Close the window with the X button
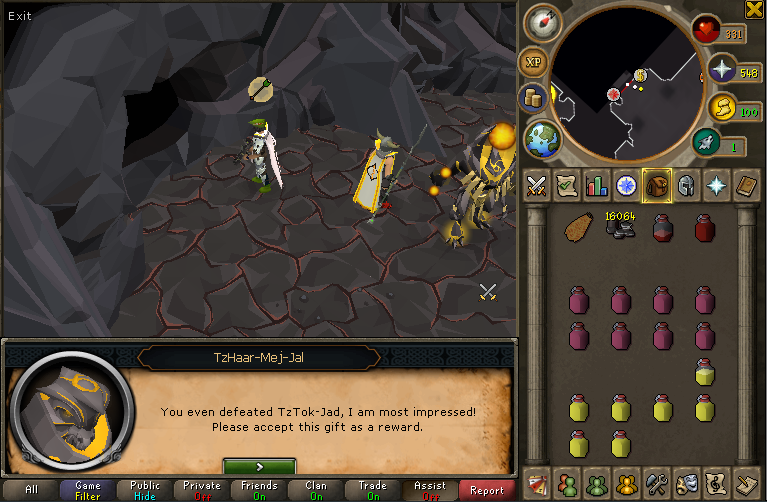Viewport: 767px width, 502px height. point(755,9)
